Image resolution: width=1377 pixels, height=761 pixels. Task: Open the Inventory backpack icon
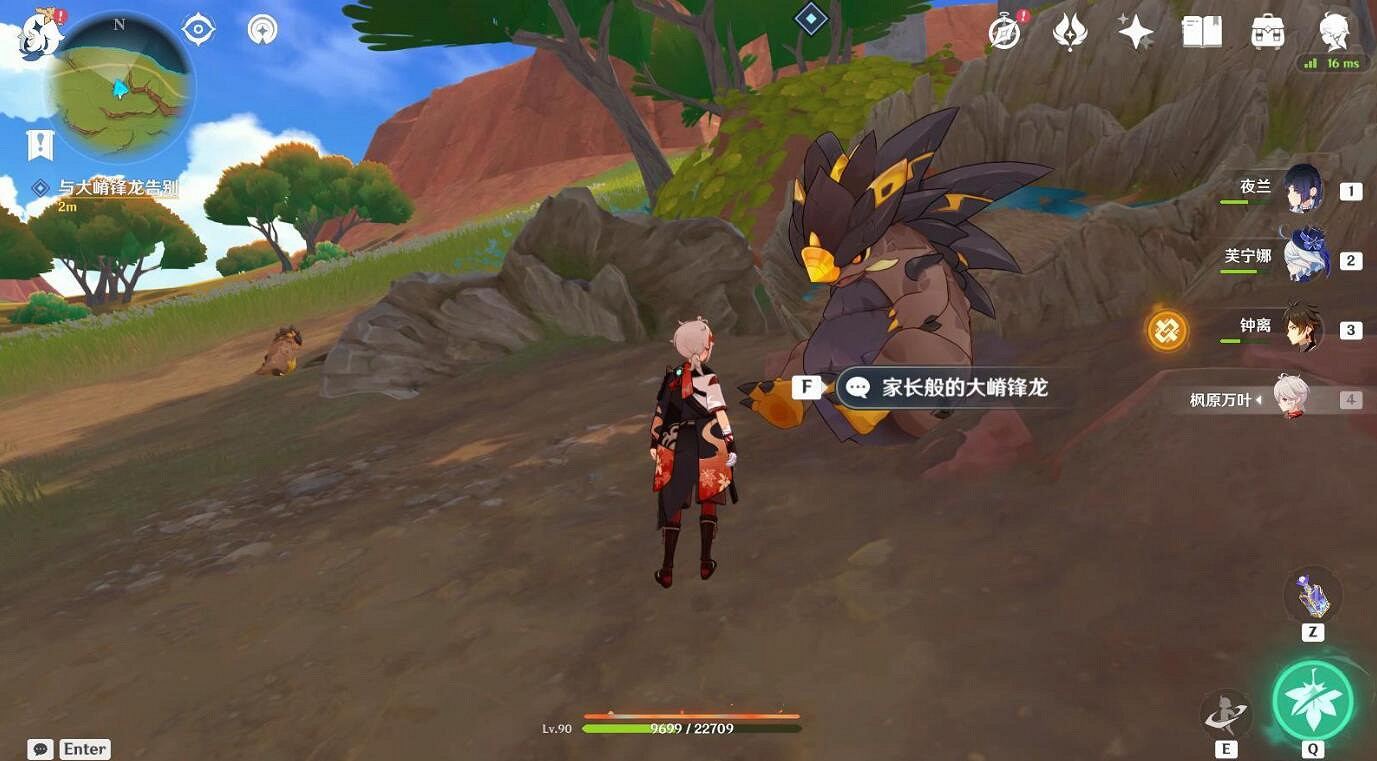tap(1265, 31)
